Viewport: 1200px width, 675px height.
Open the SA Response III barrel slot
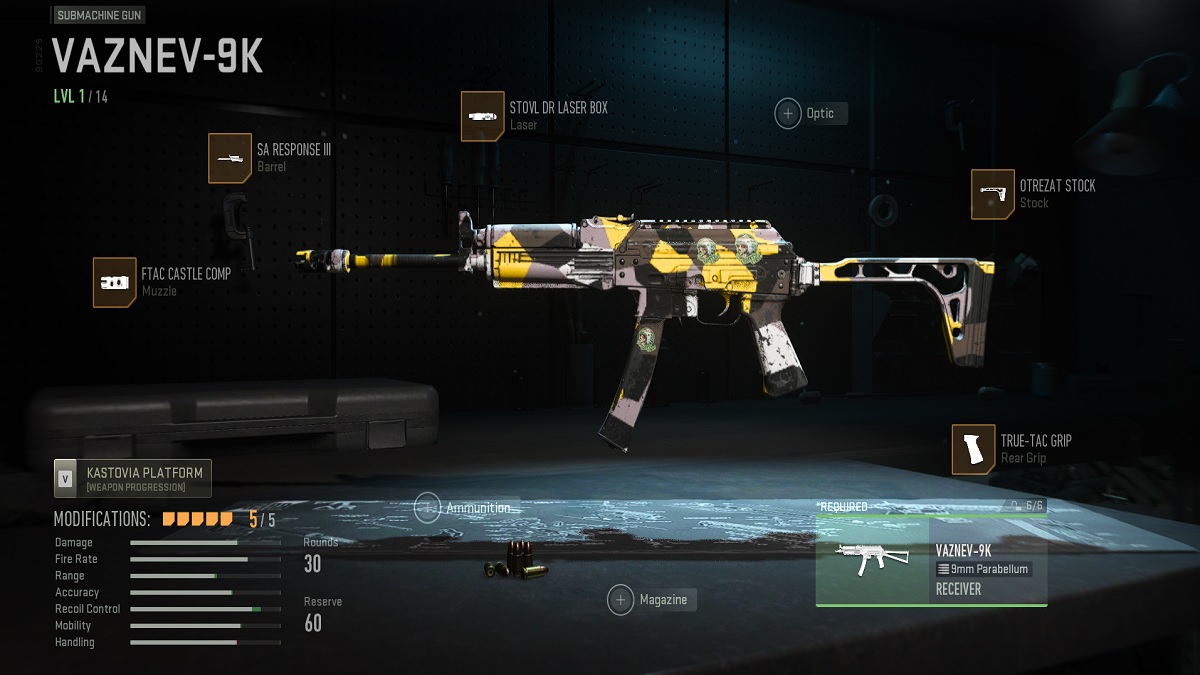tap(230, 158)
